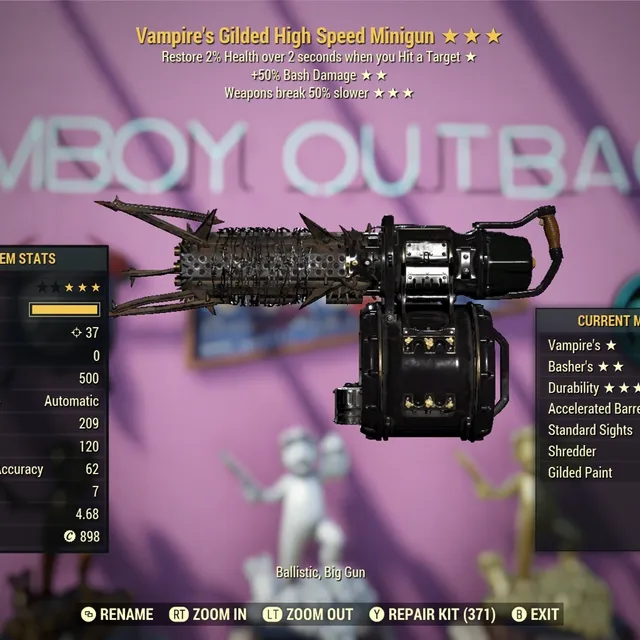The height and width of the screenshot is (640, 640).
Task: Exit the weapon inspect screen
Action: 536,614
